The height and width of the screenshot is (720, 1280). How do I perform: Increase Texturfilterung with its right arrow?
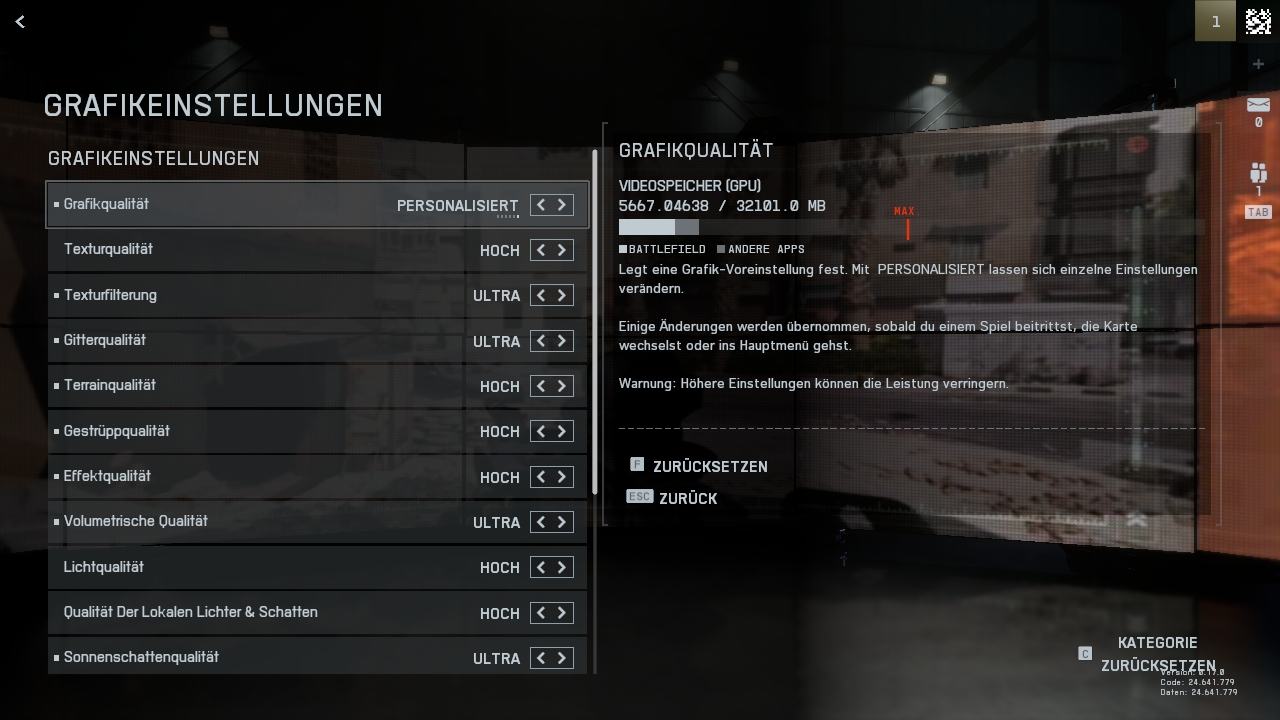[562, 296]
